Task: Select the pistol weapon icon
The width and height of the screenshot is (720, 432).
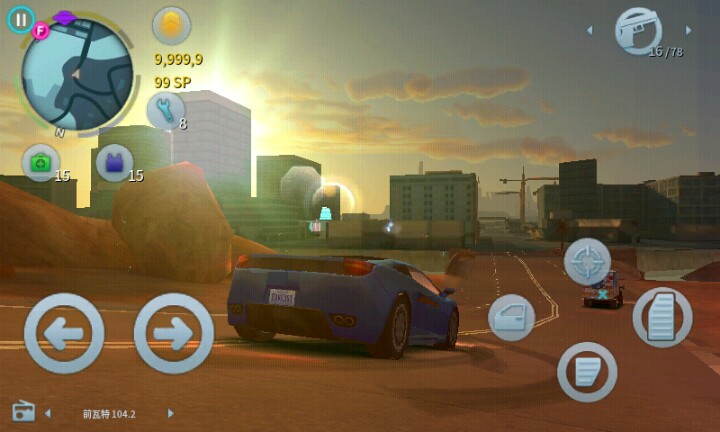Action: pyautogui.click(x=638, y=31)
